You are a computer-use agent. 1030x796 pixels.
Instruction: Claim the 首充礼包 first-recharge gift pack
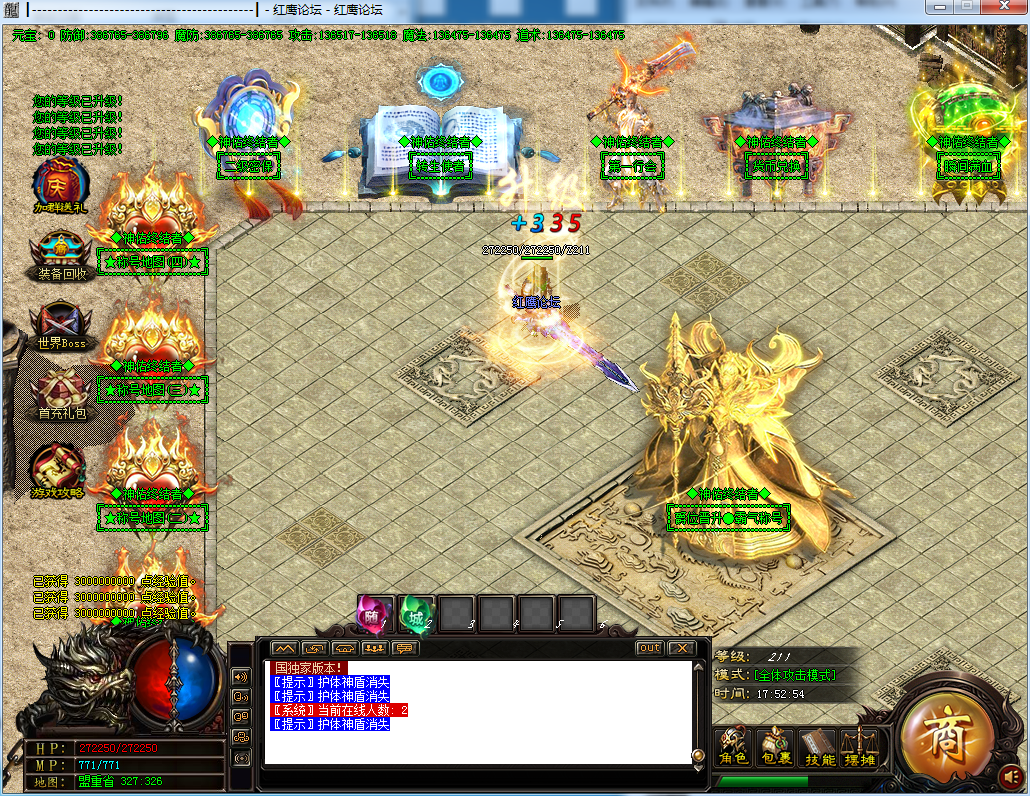coord(61,390)
